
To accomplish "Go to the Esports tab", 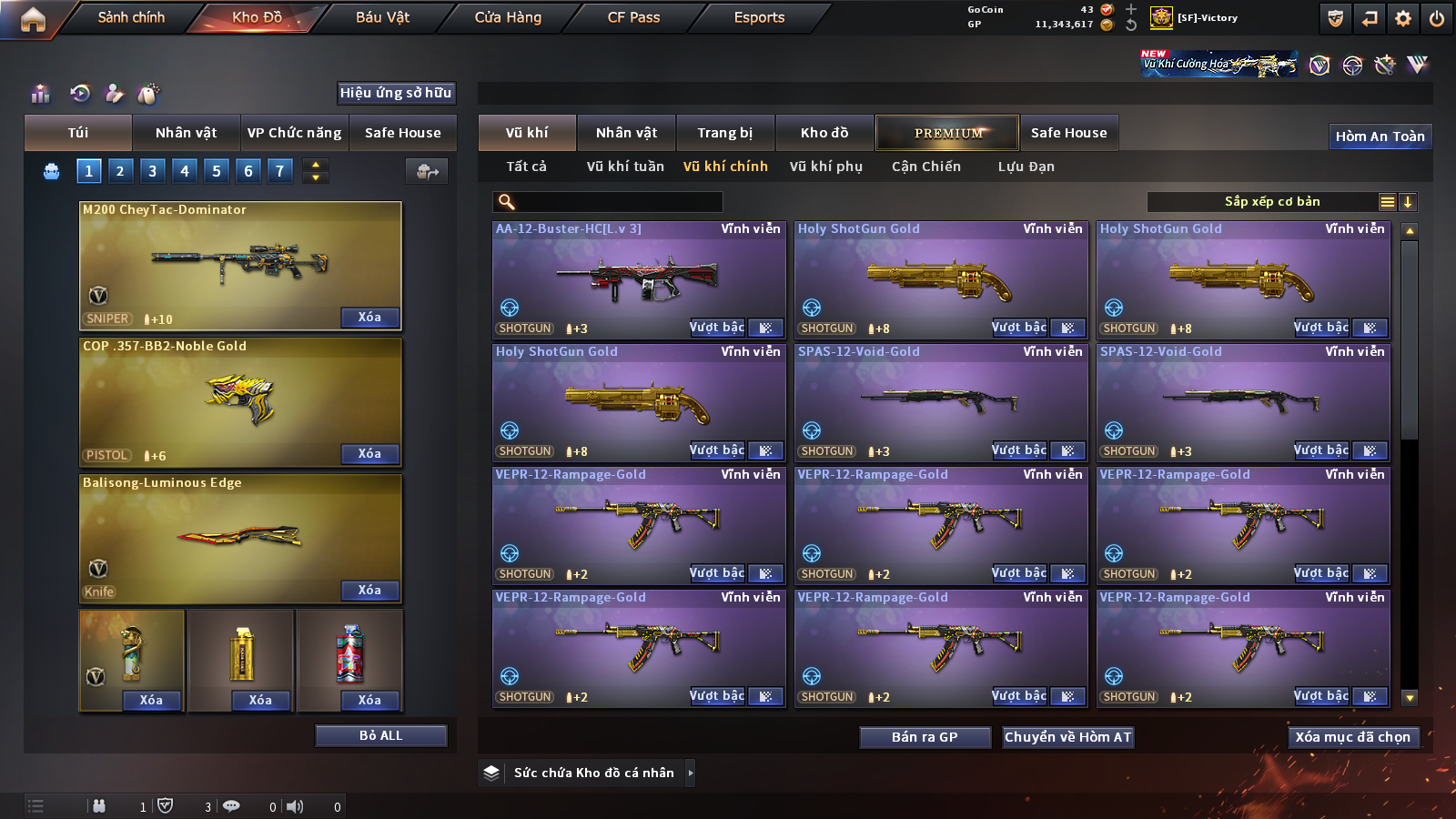I will point(759,17).
